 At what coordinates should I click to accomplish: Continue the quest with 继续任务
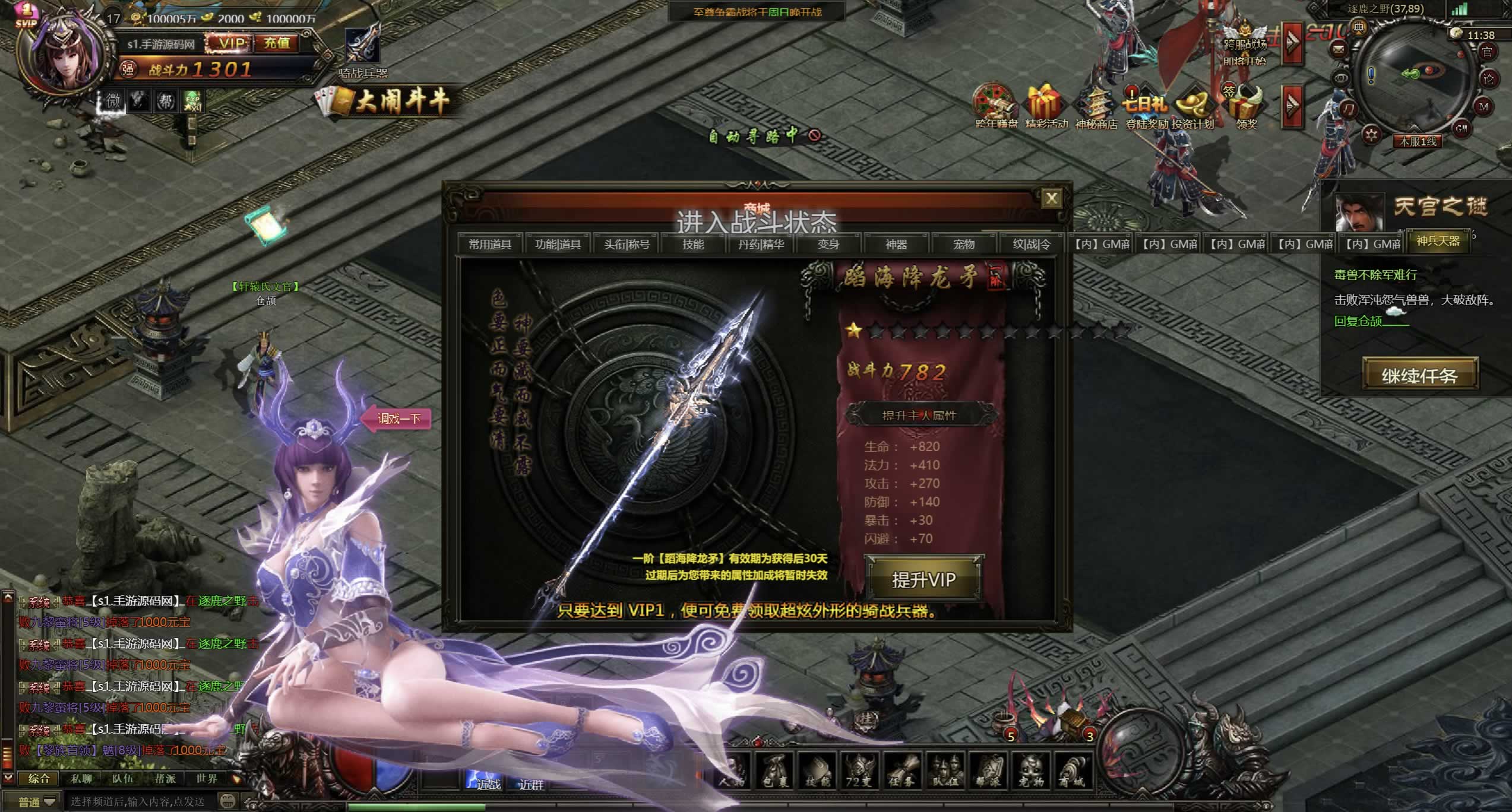point(1419,375)
